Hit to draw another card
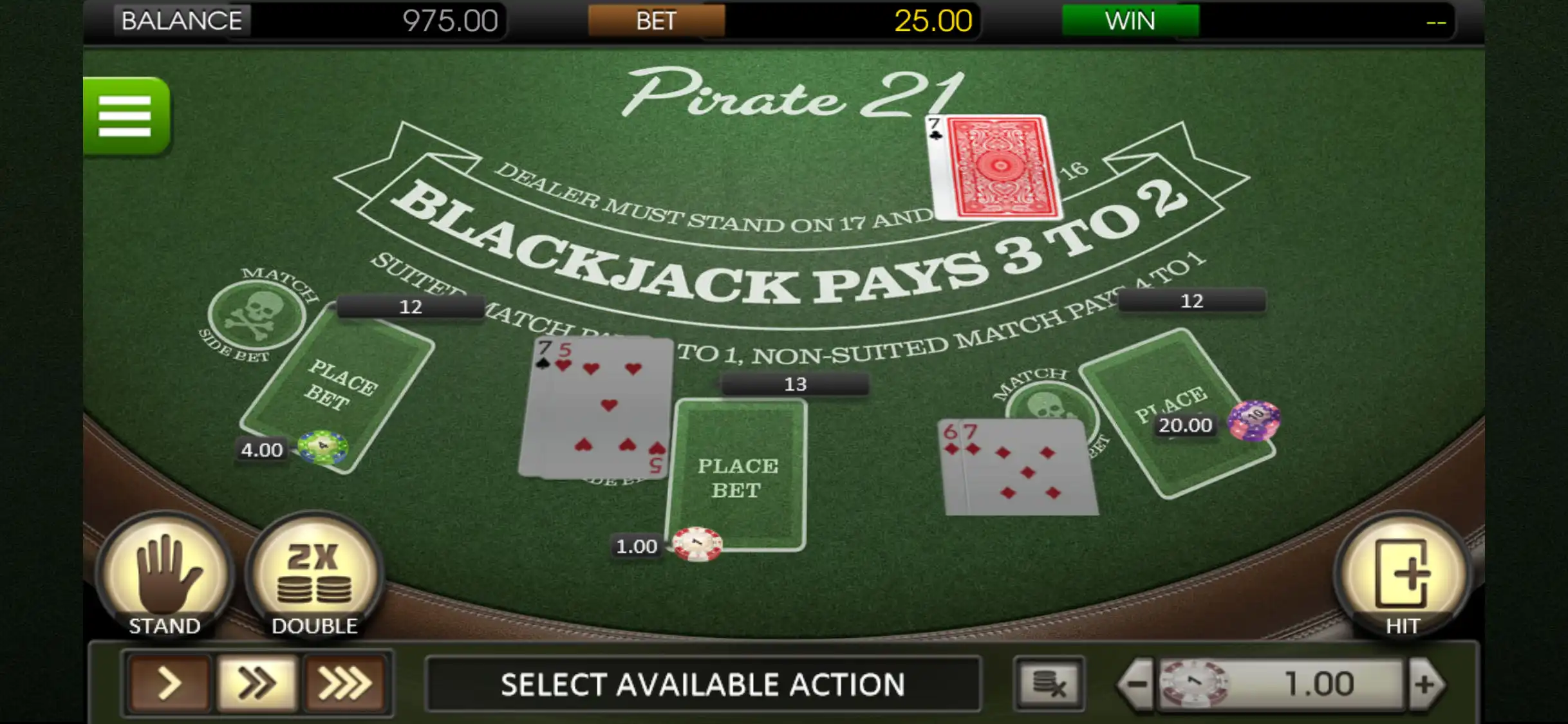1568x724 pixels. pyautogui.click(x=1402, y=576)
